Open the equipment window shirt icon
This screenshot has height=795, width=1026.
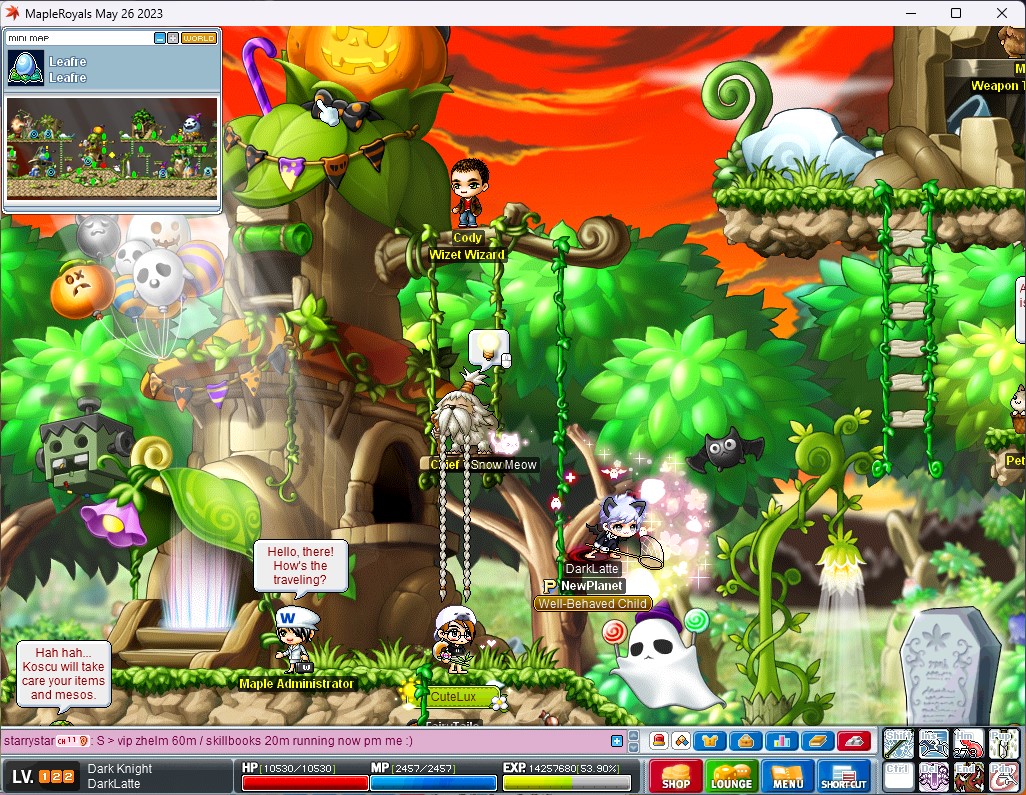click(x=711, y=741)
